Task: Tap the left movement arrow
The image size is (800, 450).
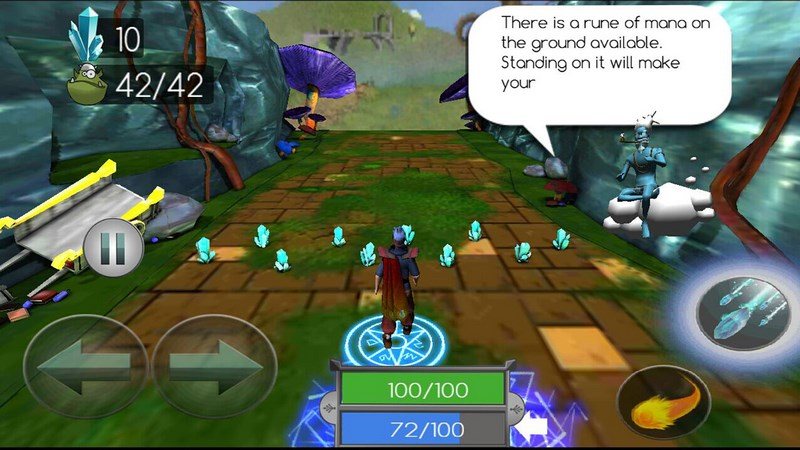Action: [84, 364]
